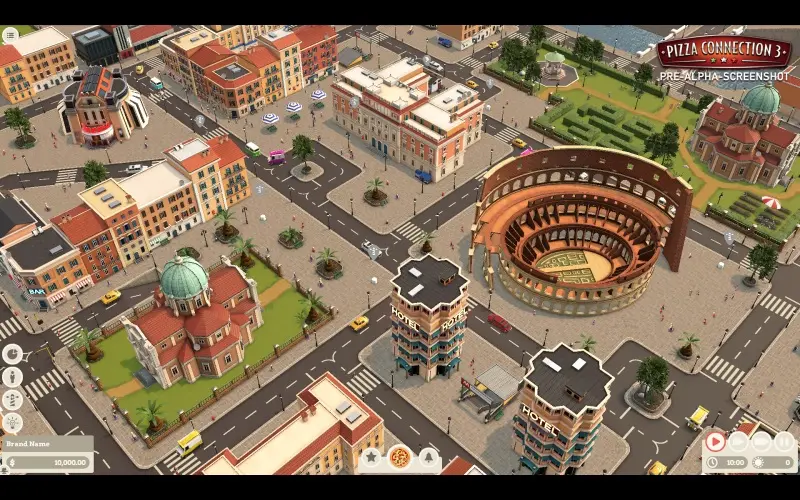Open the pie chart statistics icon

coord(13,354)
